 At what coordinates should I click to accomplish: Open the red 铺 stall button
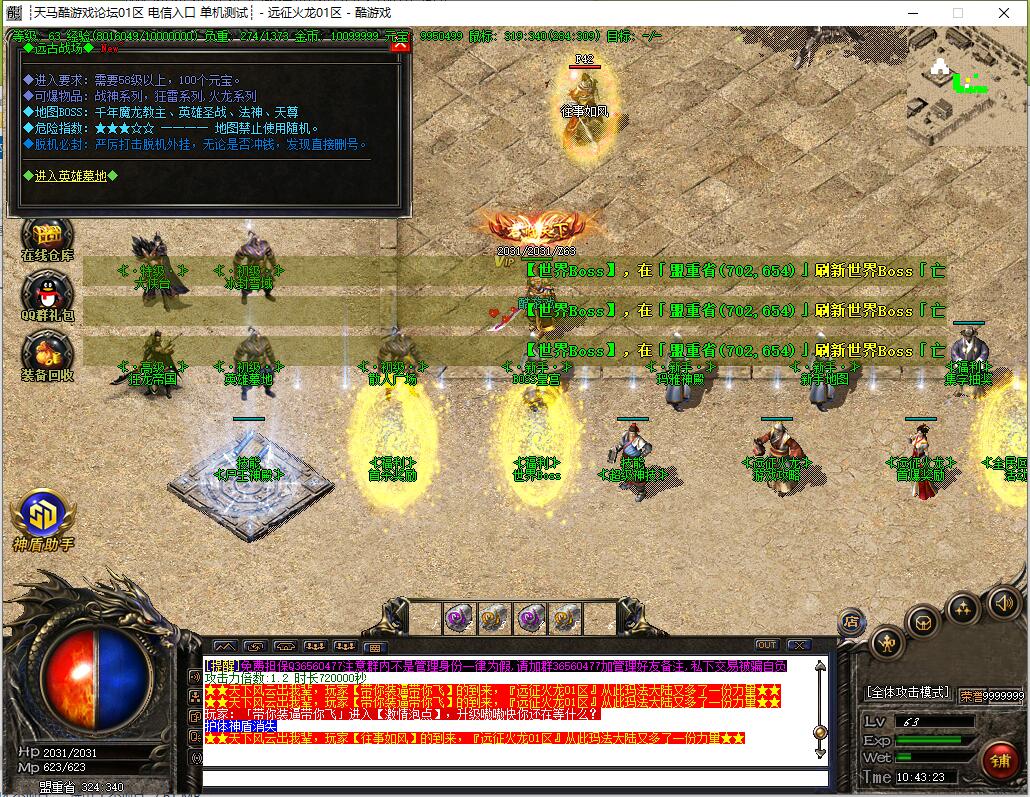[999, 761]
